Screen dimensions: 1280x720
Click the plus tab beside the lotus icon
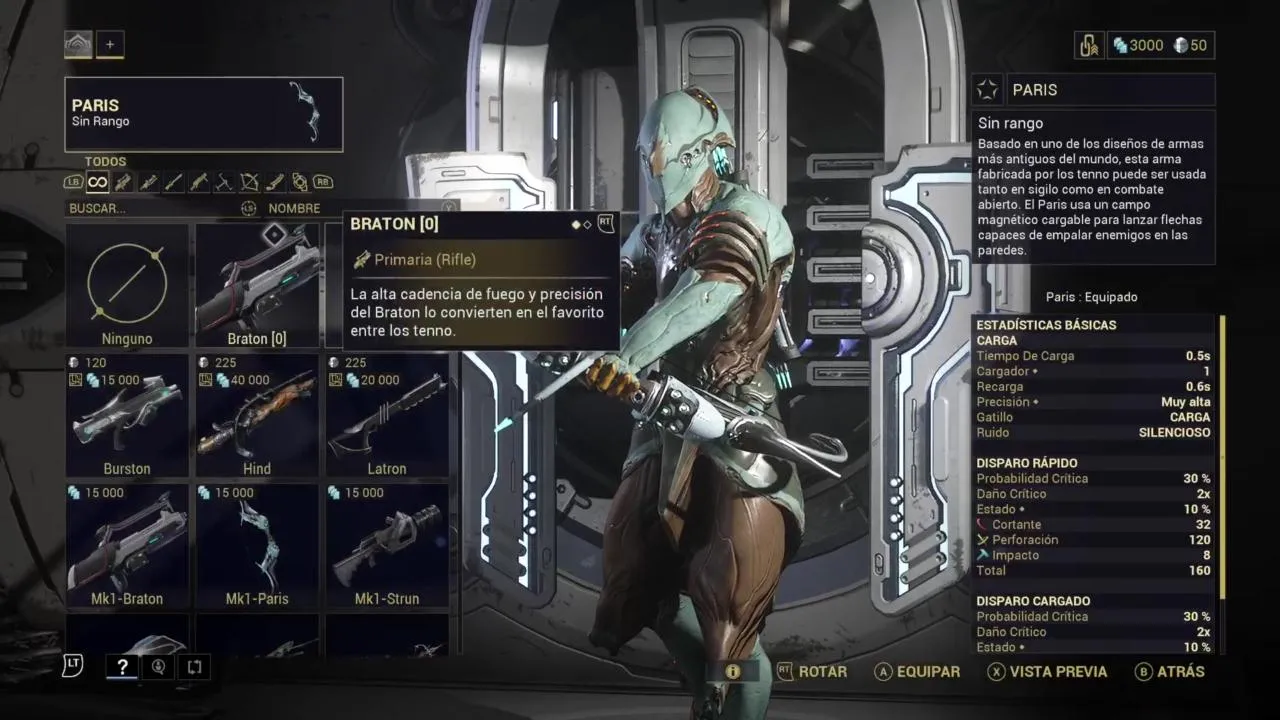[x=110, y=44]
